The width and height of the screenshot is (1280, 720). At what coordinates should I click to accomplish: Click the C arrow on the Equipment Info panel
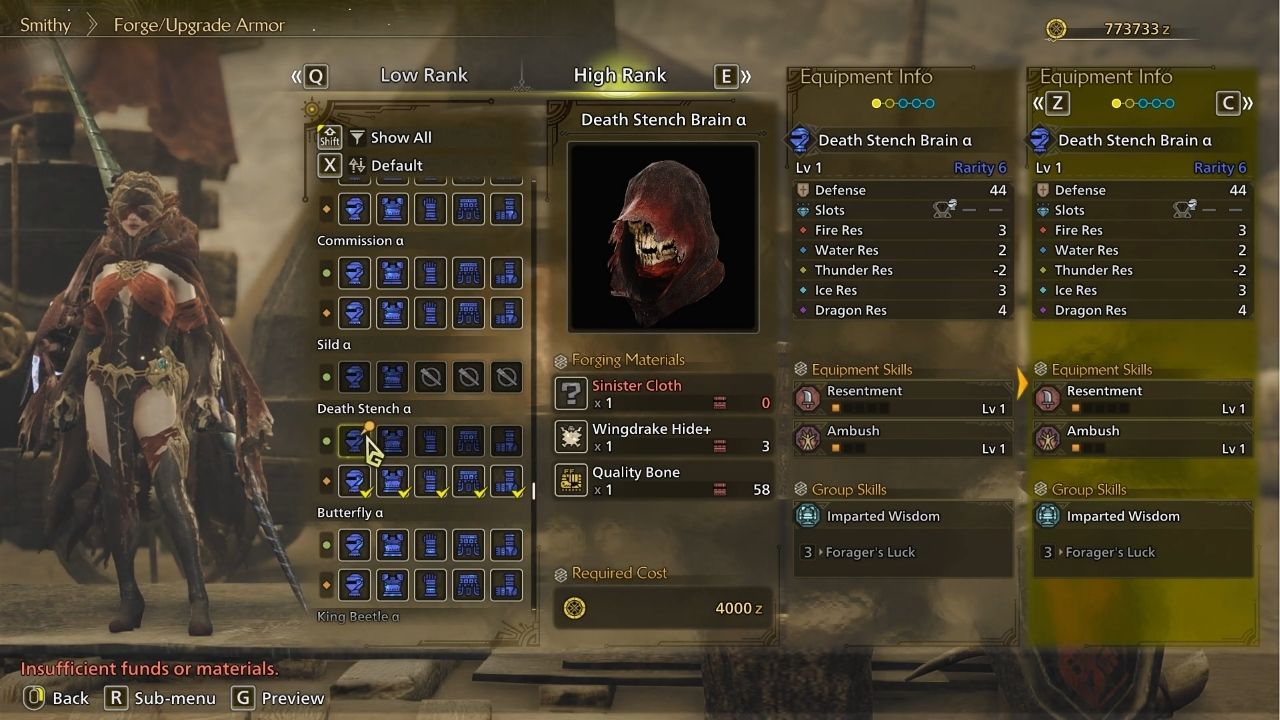pos(1230,103)
